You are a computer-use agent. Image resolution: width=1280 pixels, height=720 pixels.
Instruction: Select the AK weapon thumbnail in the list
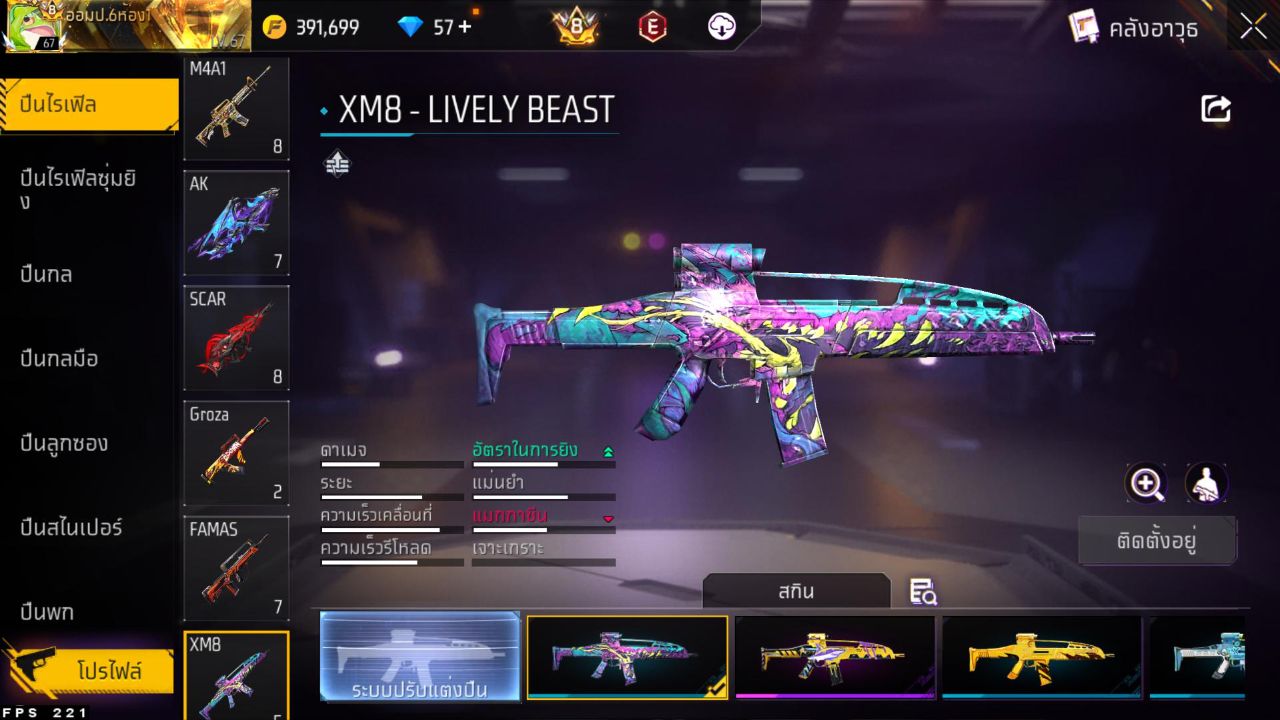tap(236, 222)
